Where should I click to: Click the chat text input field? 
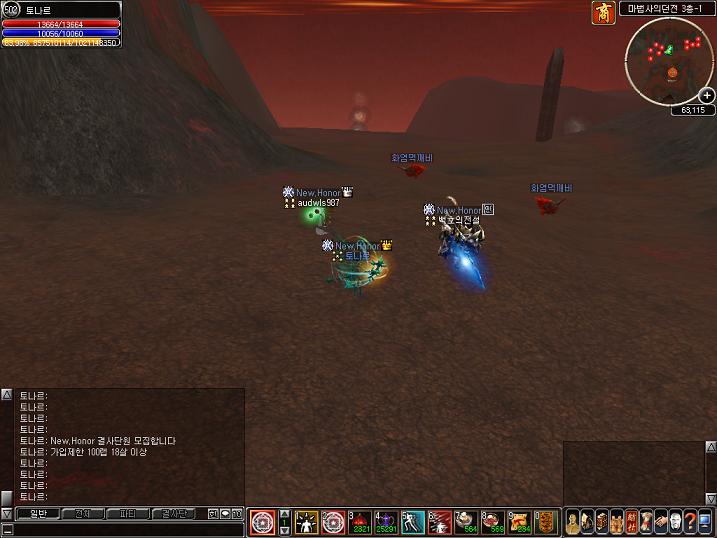(120, 529)
